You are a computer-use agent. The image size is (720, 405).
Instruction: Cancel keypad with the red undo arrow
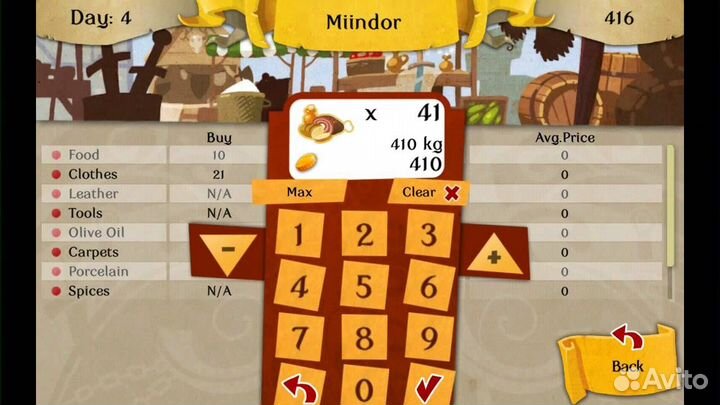(300, 387)
